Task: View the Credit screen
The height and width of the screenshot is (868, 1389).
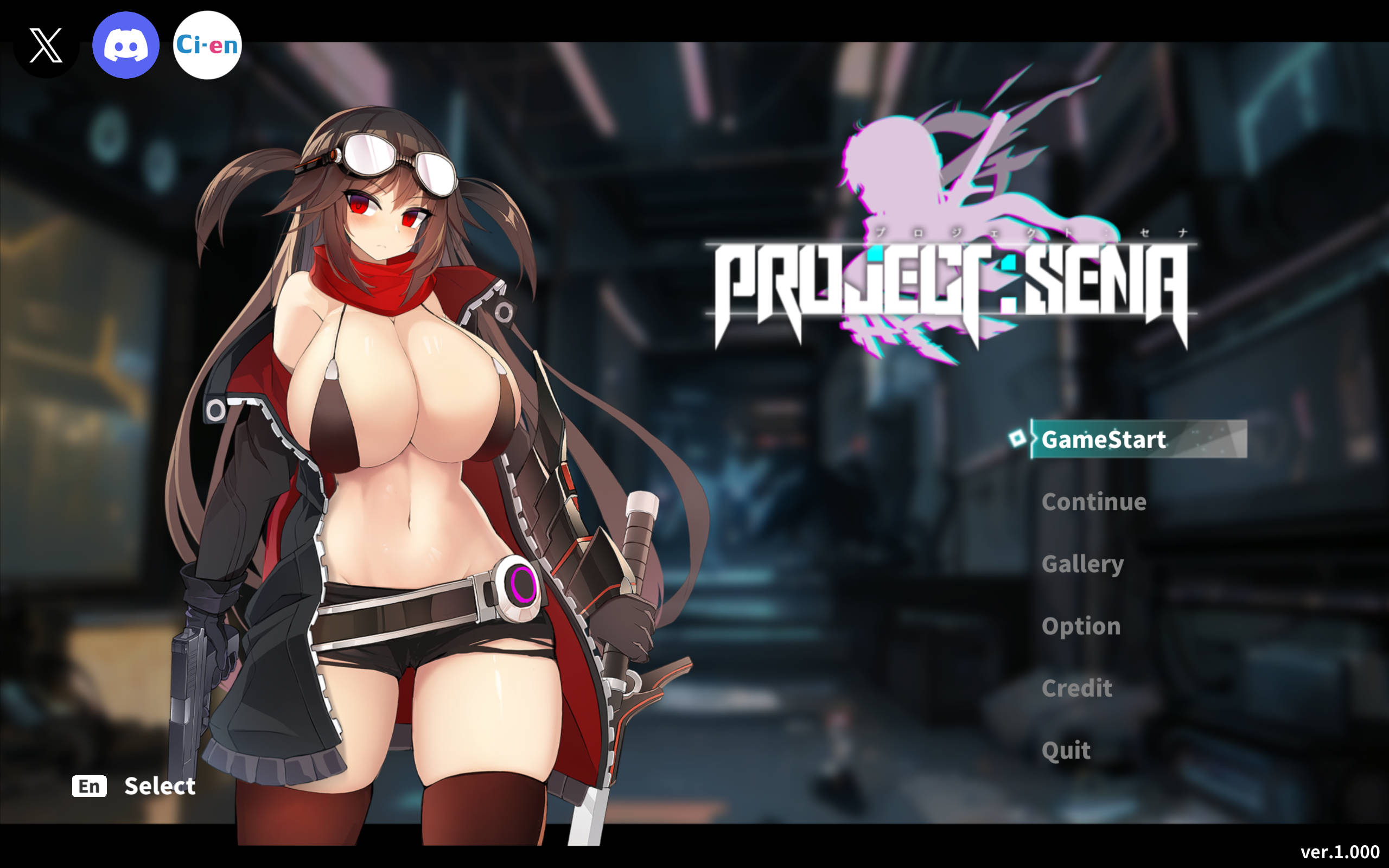Action: tap(1077, 688)
